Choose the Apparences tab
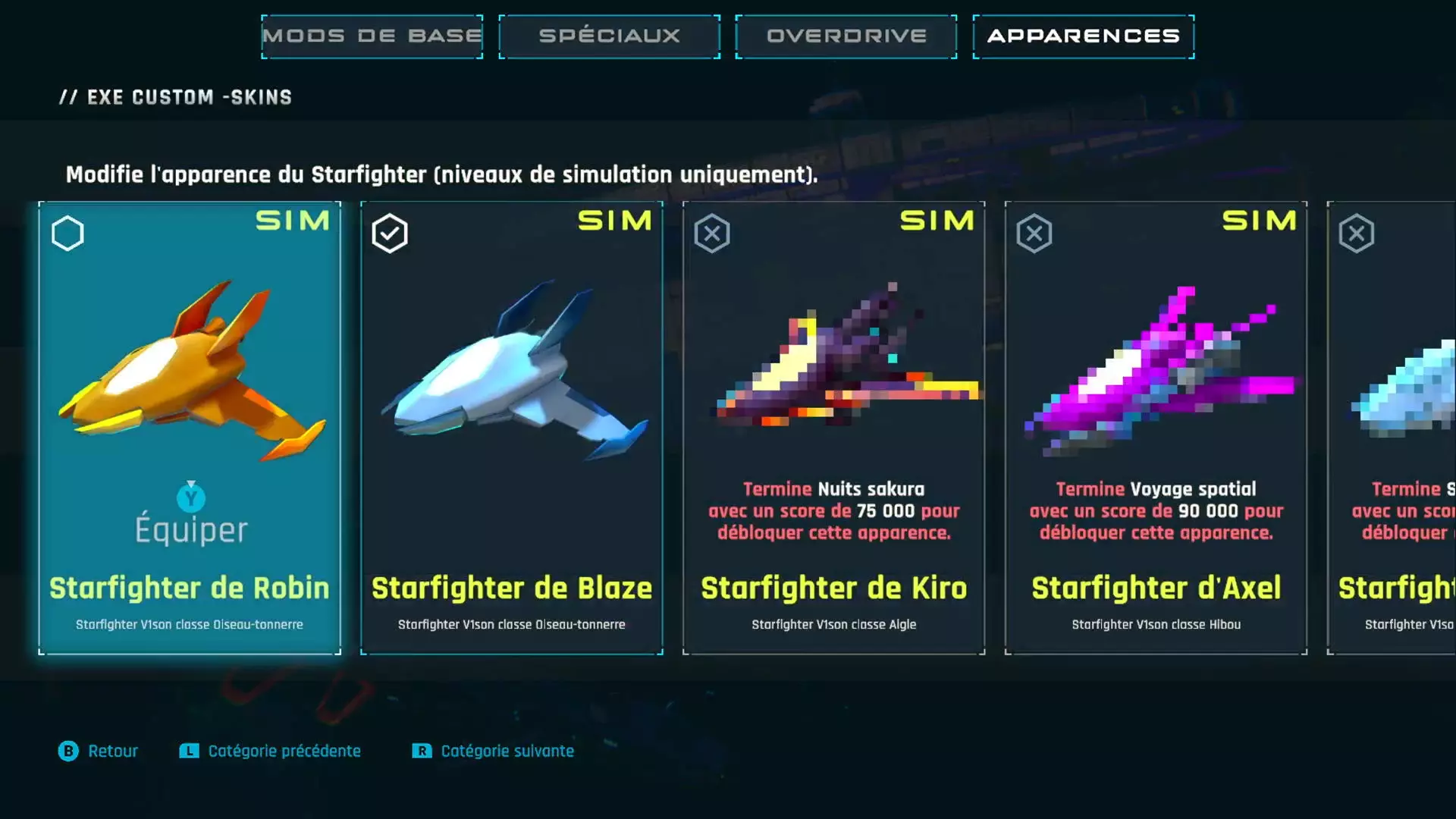 1083,36
